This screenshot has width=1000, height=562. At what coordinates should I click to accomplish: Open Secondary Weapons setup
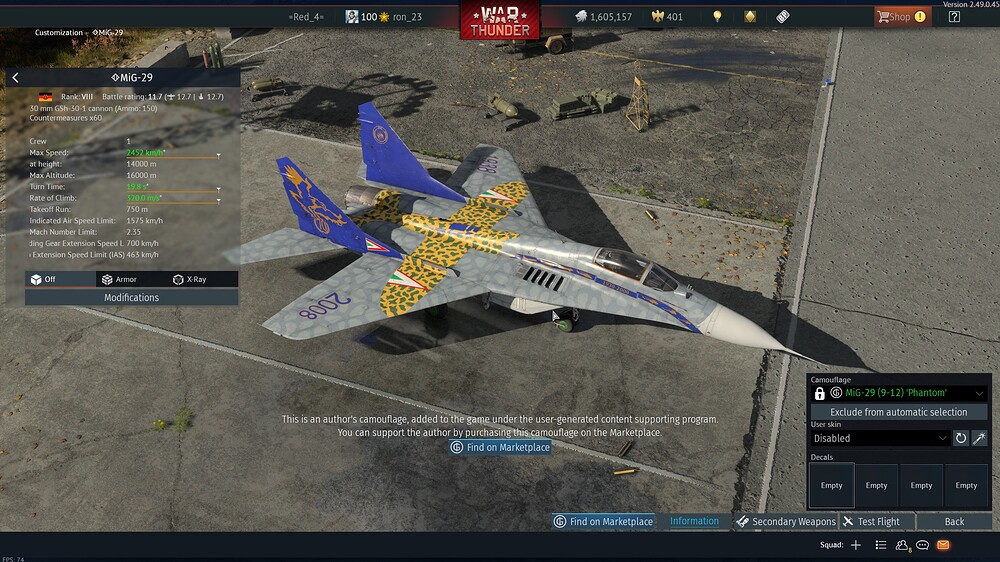coord(786,522)
